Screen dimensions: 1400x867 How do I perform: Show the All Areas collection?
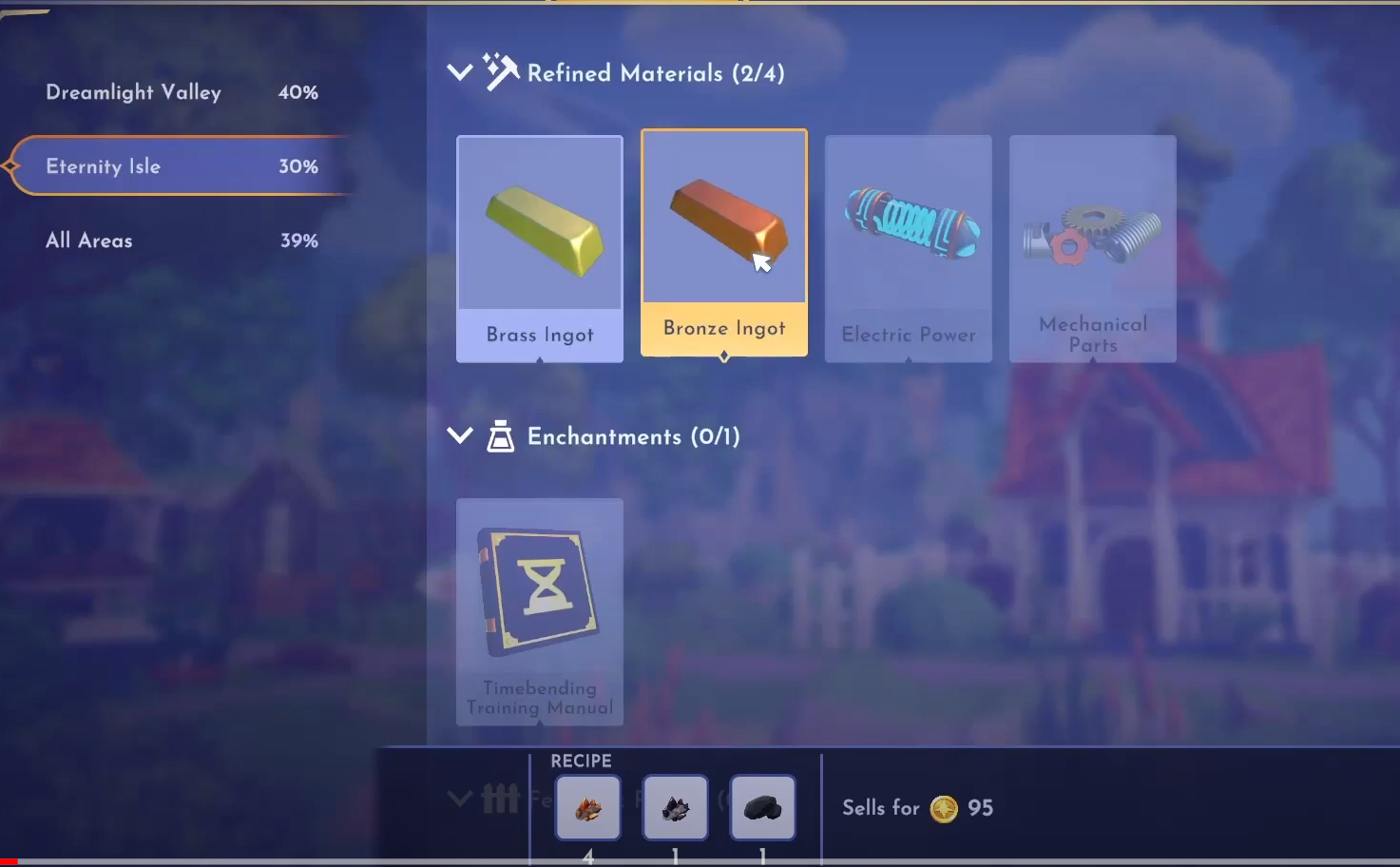(x=181, y=241)
